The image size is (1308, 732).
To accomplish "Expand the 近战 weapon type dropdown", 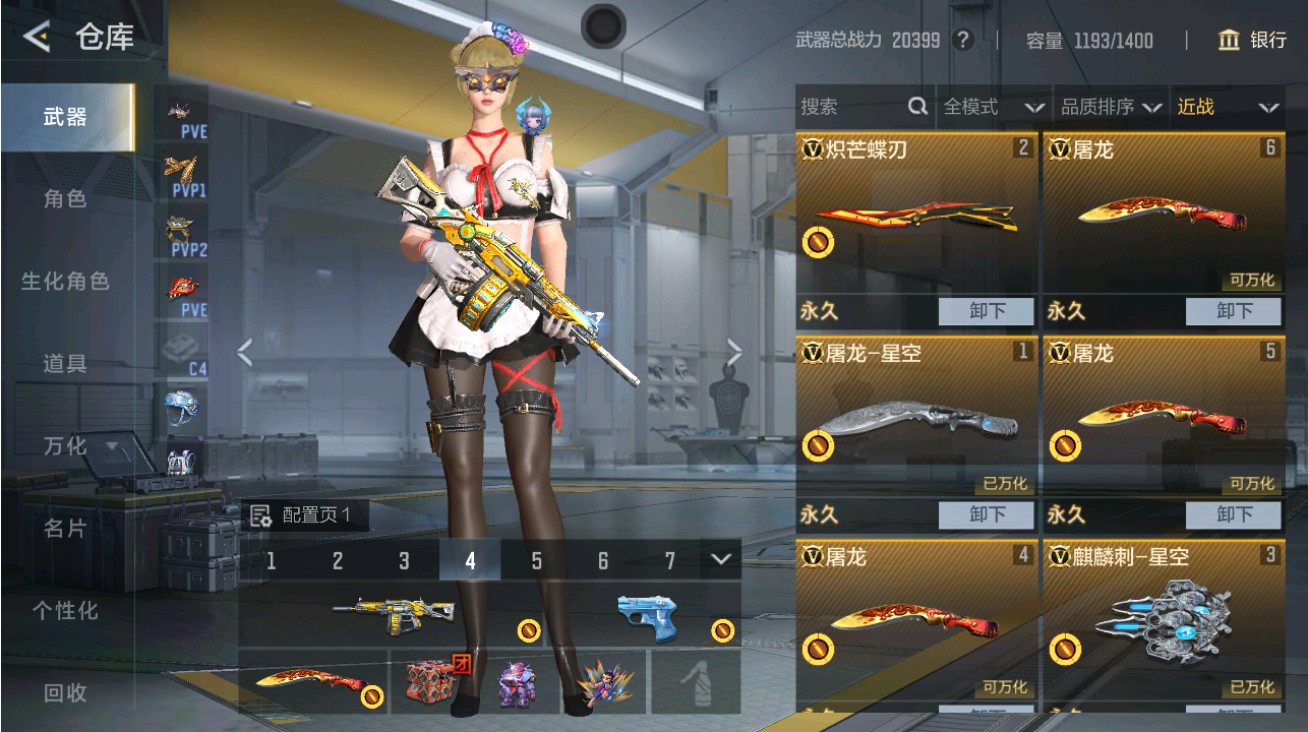I will (1230, 107).
